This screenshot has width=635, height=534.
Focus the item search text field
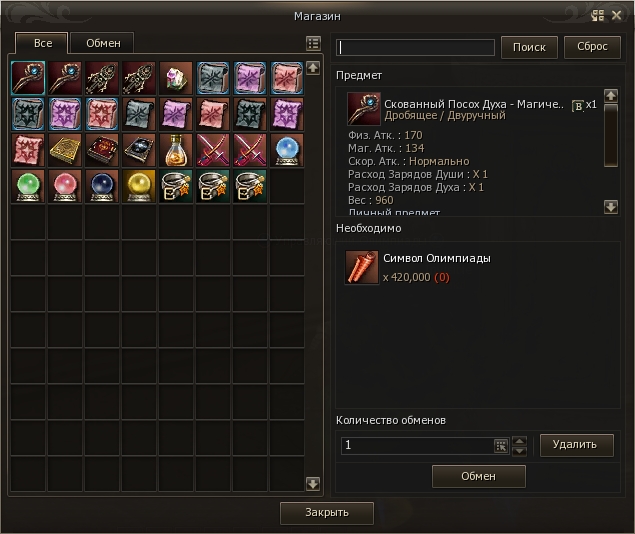[416, 48]
